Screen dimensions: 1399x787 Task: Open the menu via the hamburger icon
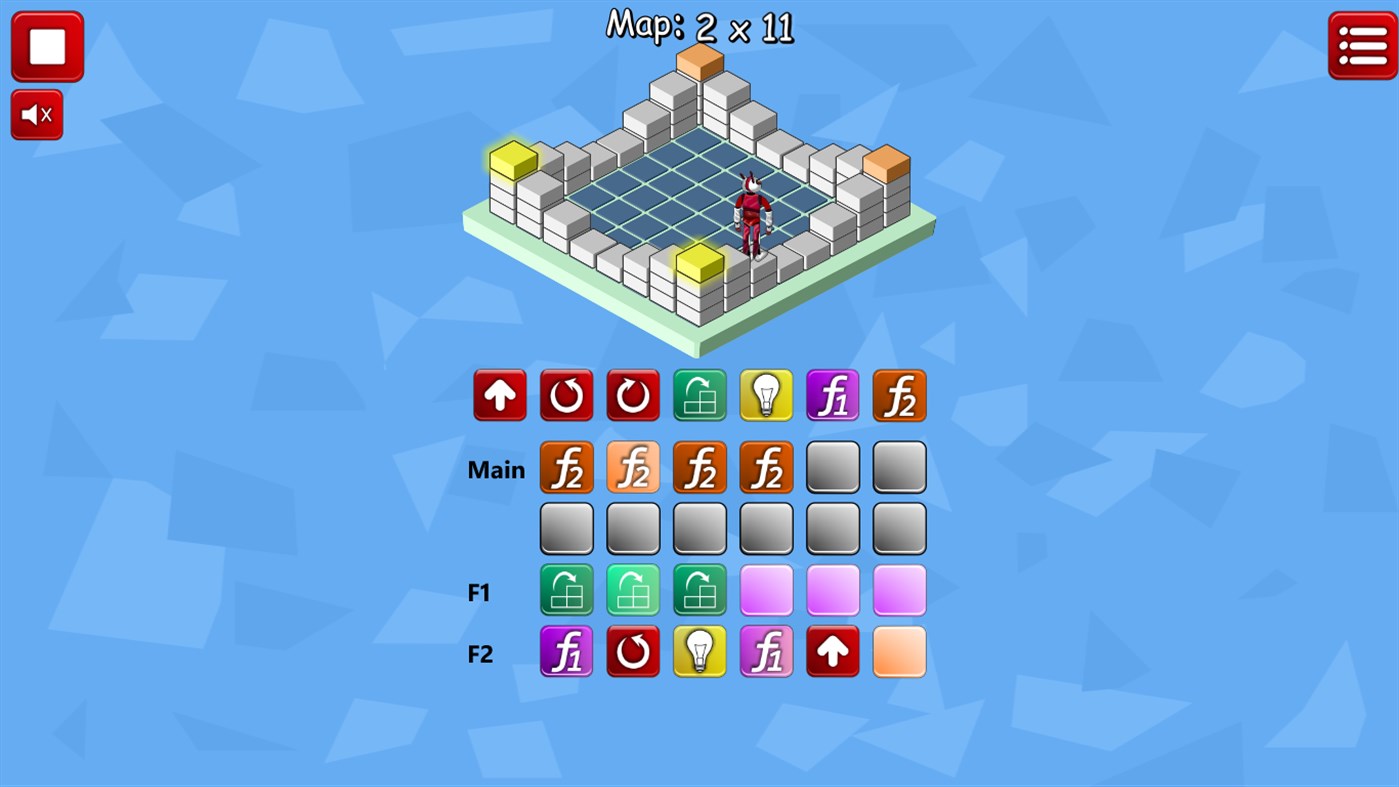tap(1362, 45)
